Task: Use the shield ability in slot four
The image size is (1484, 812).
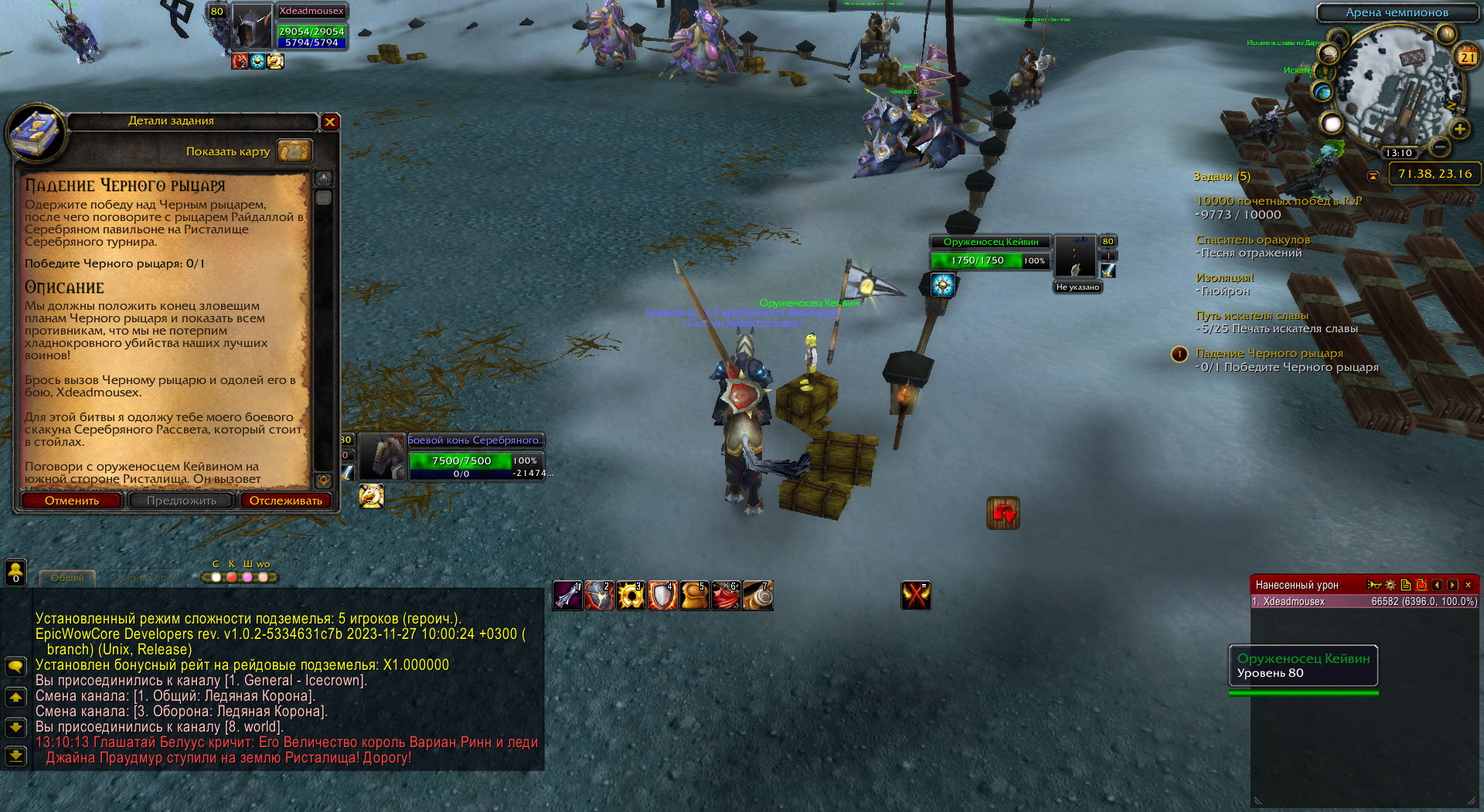Action: point(662,596)
